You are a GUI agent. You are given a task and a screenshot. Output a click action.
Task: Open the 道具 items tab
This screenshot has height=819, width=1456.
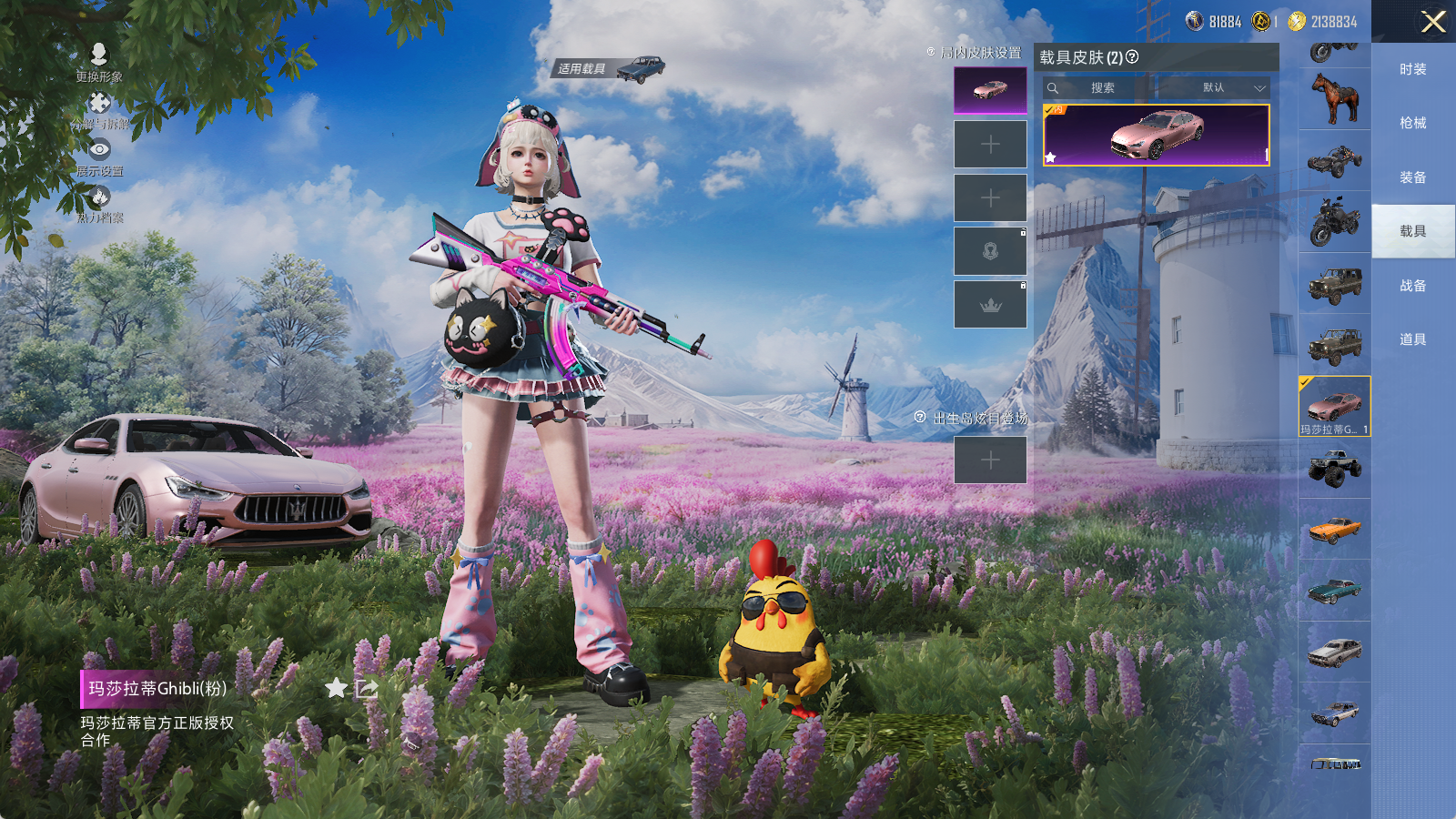[x=1412, y=339]
